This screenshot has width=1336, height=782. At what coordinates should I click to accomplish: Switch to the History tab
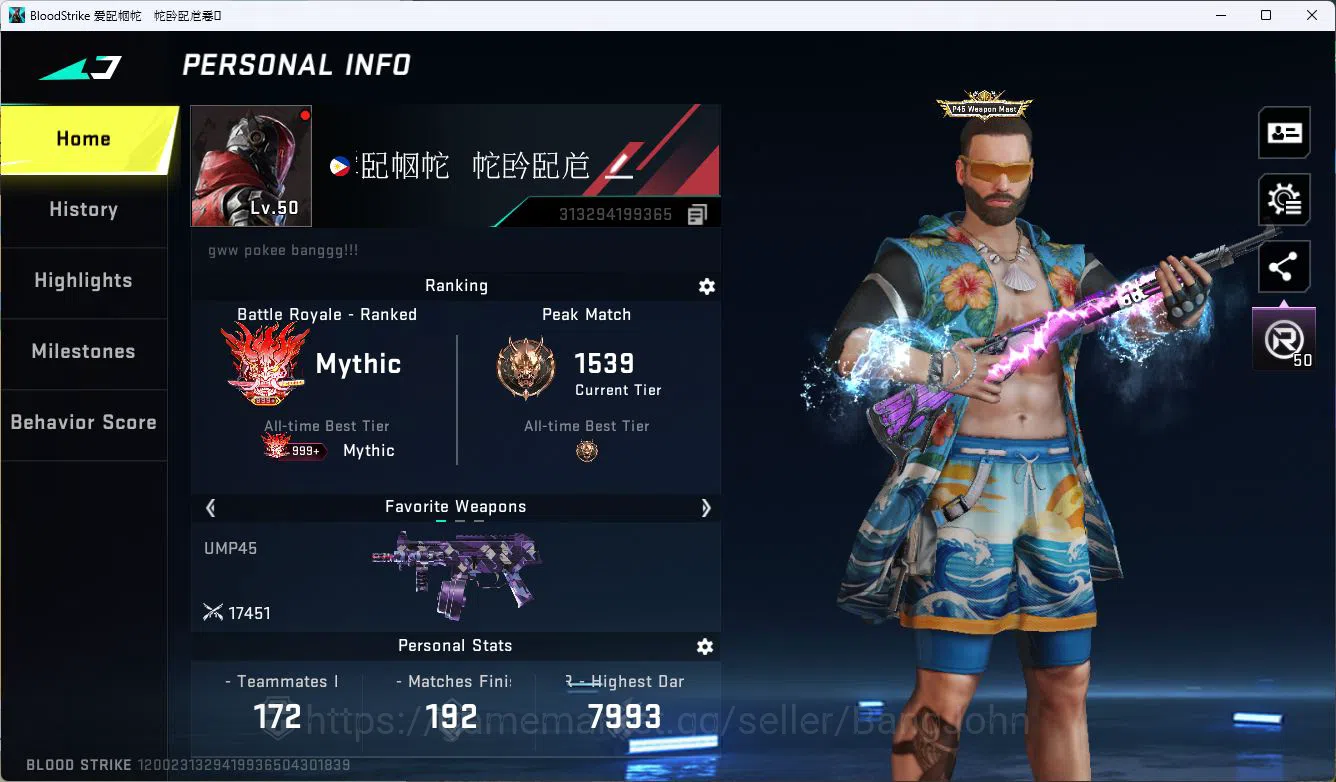(x=83, y=209)
